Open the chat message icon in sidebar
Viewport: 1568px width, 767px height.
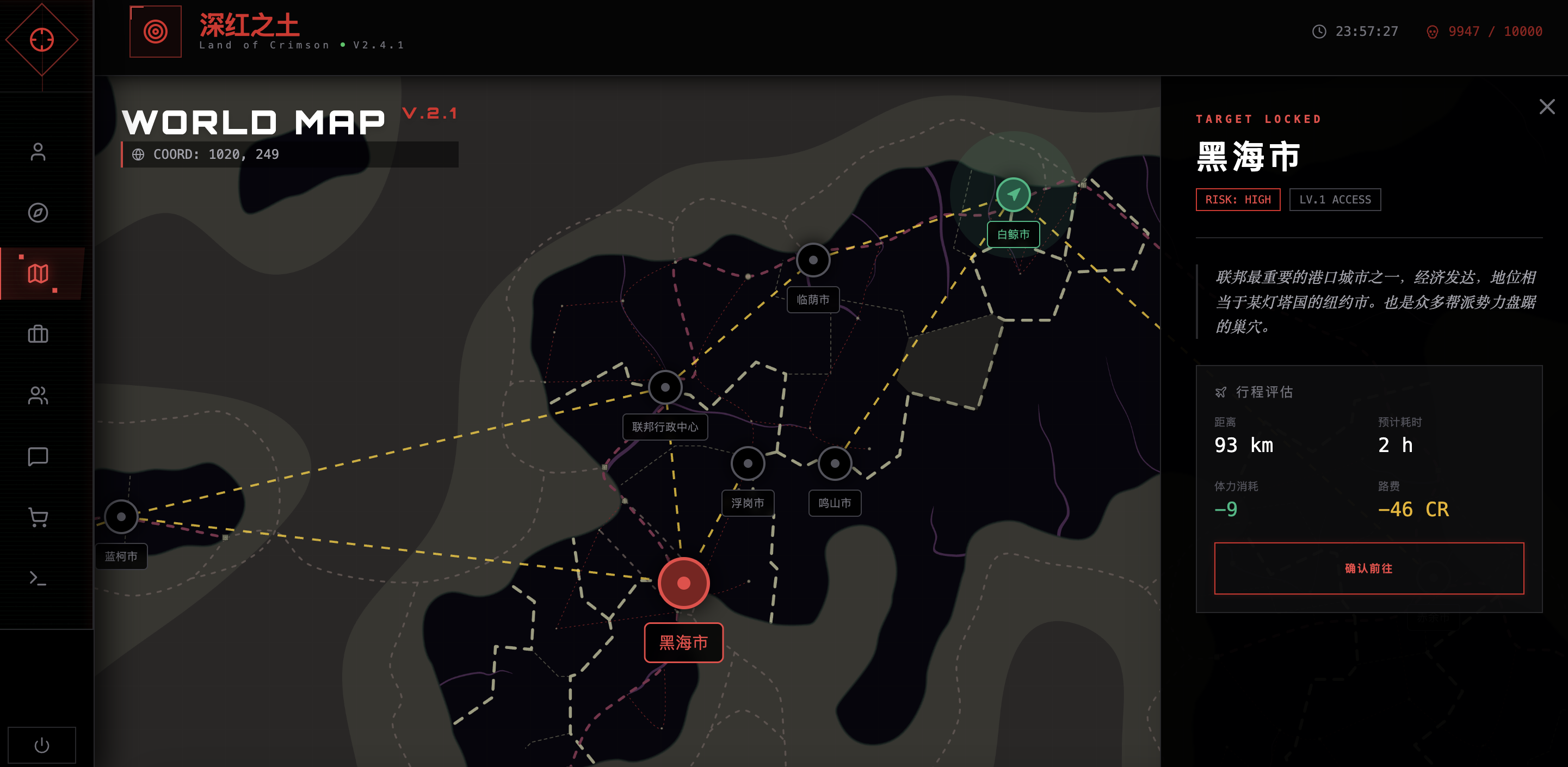coord(38,457)
